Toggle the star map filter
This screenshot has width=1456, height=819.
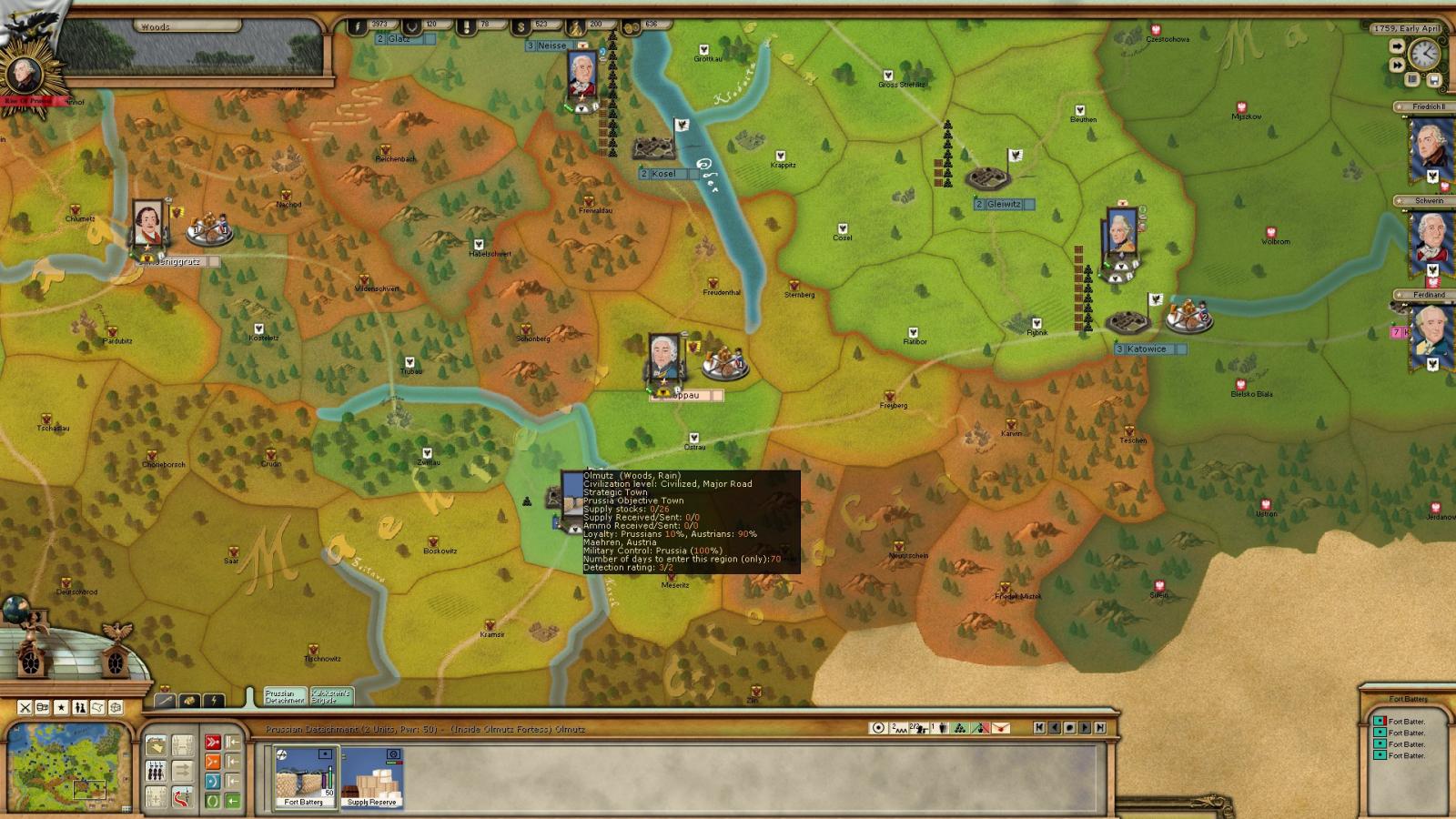[61, 707]
